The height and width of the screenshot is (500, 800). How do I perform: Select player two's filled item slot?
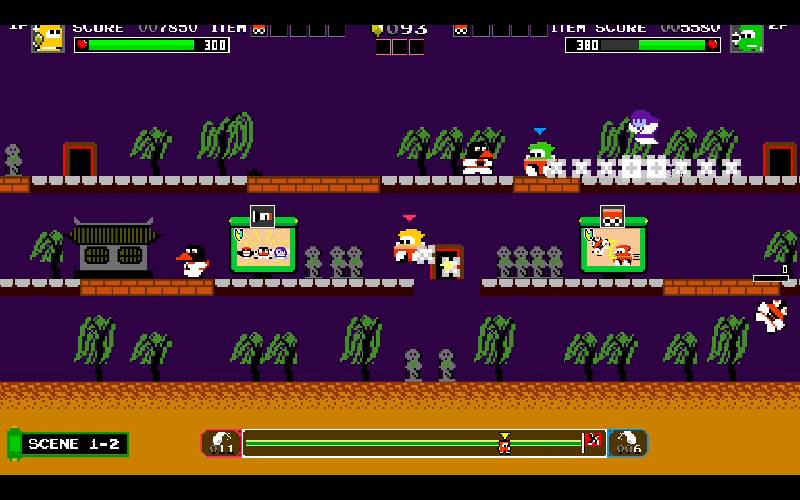point(461,29)
